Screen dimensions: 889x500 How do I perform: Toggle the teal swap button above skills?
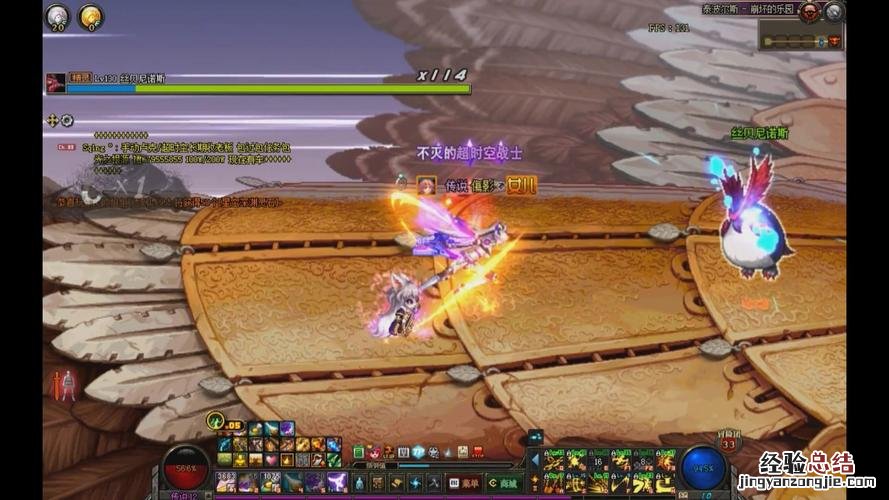click(534, 437)
